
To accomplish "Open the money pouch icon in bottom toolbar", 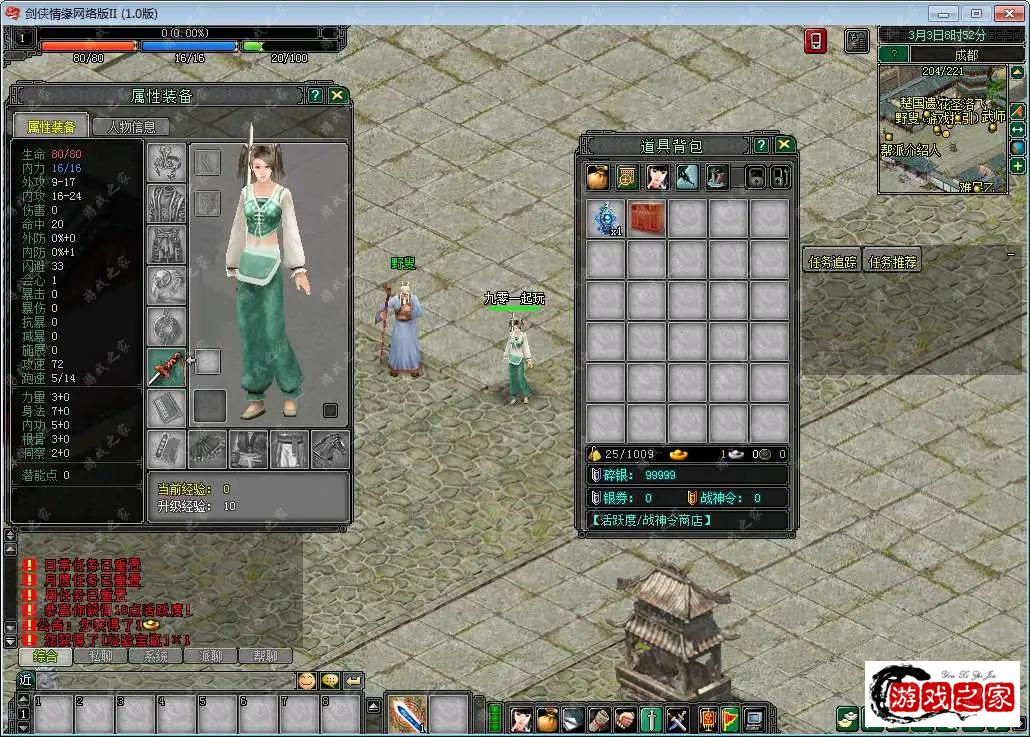I will 546,718.
